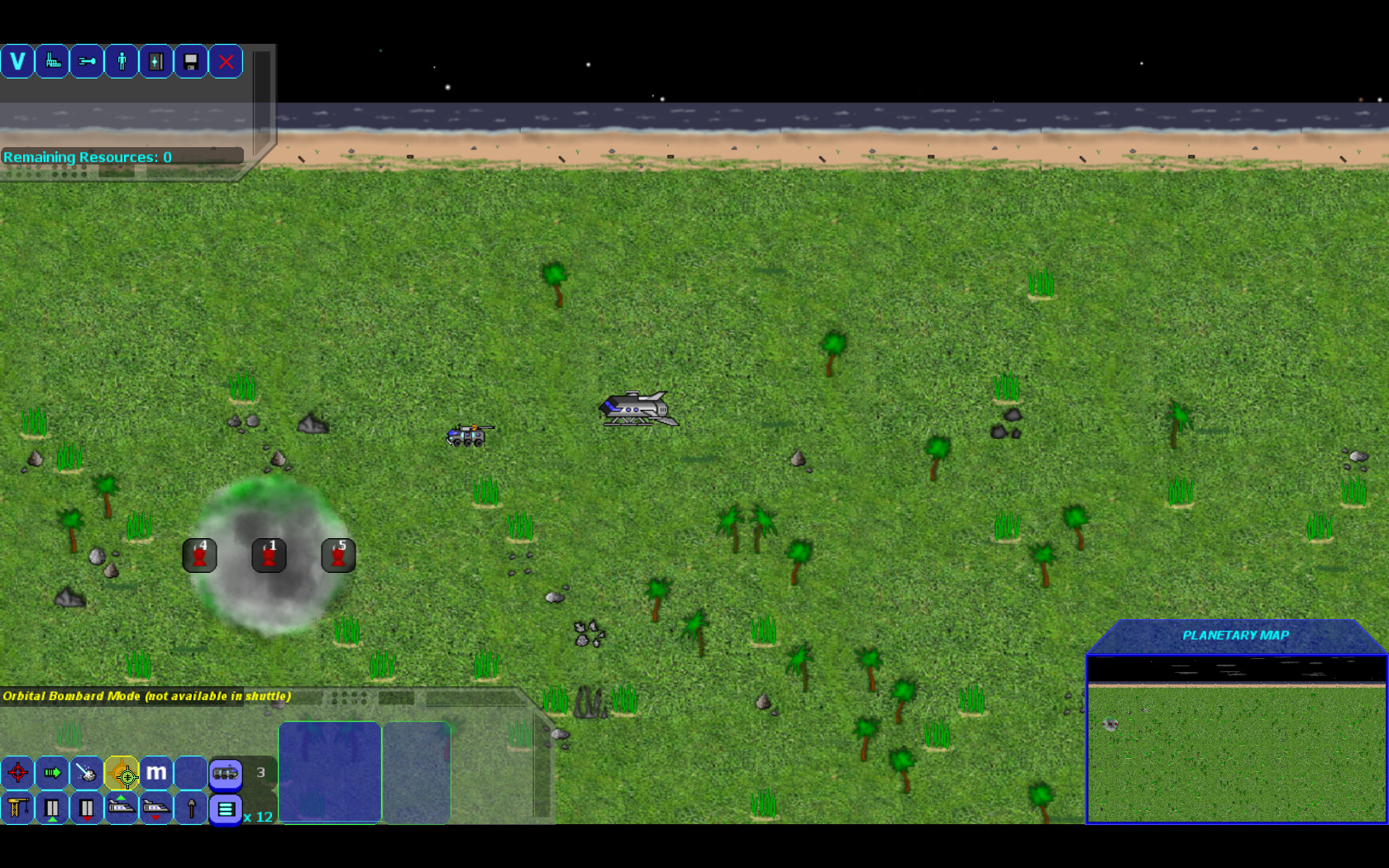Select the first blue water terrain thumbnail

coord(329,772)
